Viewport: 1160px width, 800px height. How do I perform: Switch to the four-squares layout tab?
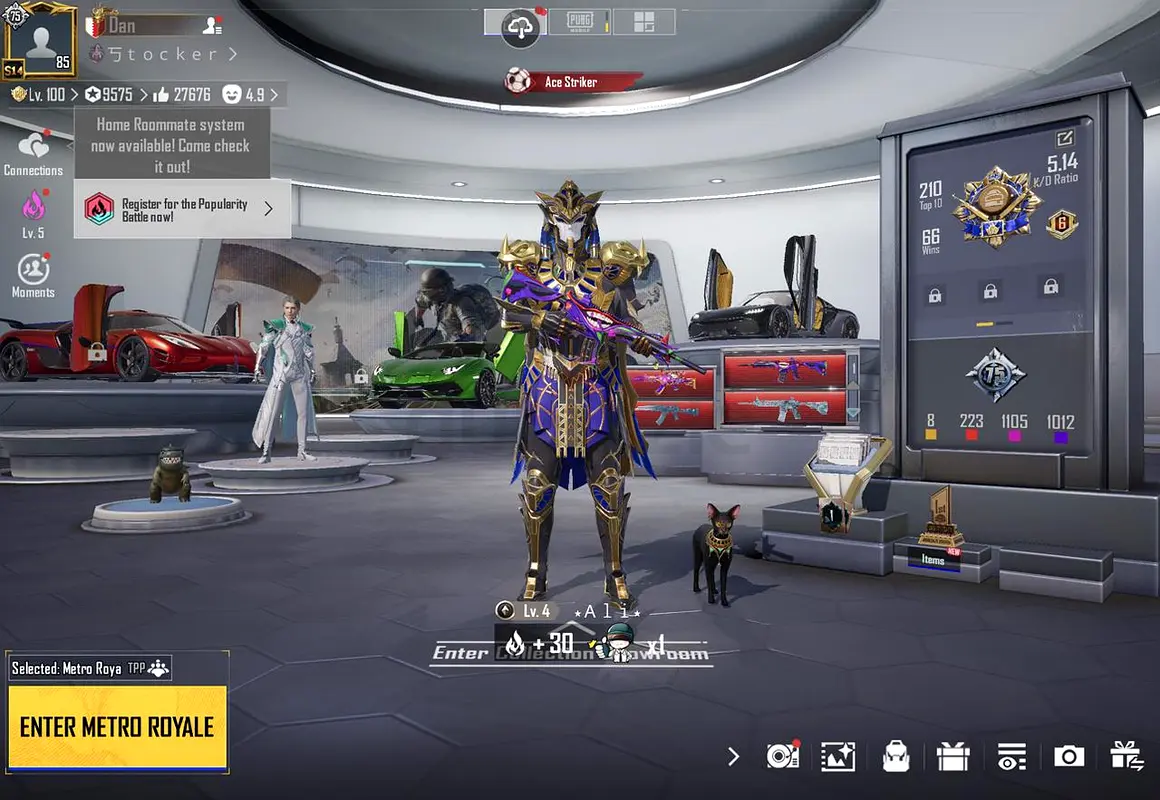[x=643, y=22]
